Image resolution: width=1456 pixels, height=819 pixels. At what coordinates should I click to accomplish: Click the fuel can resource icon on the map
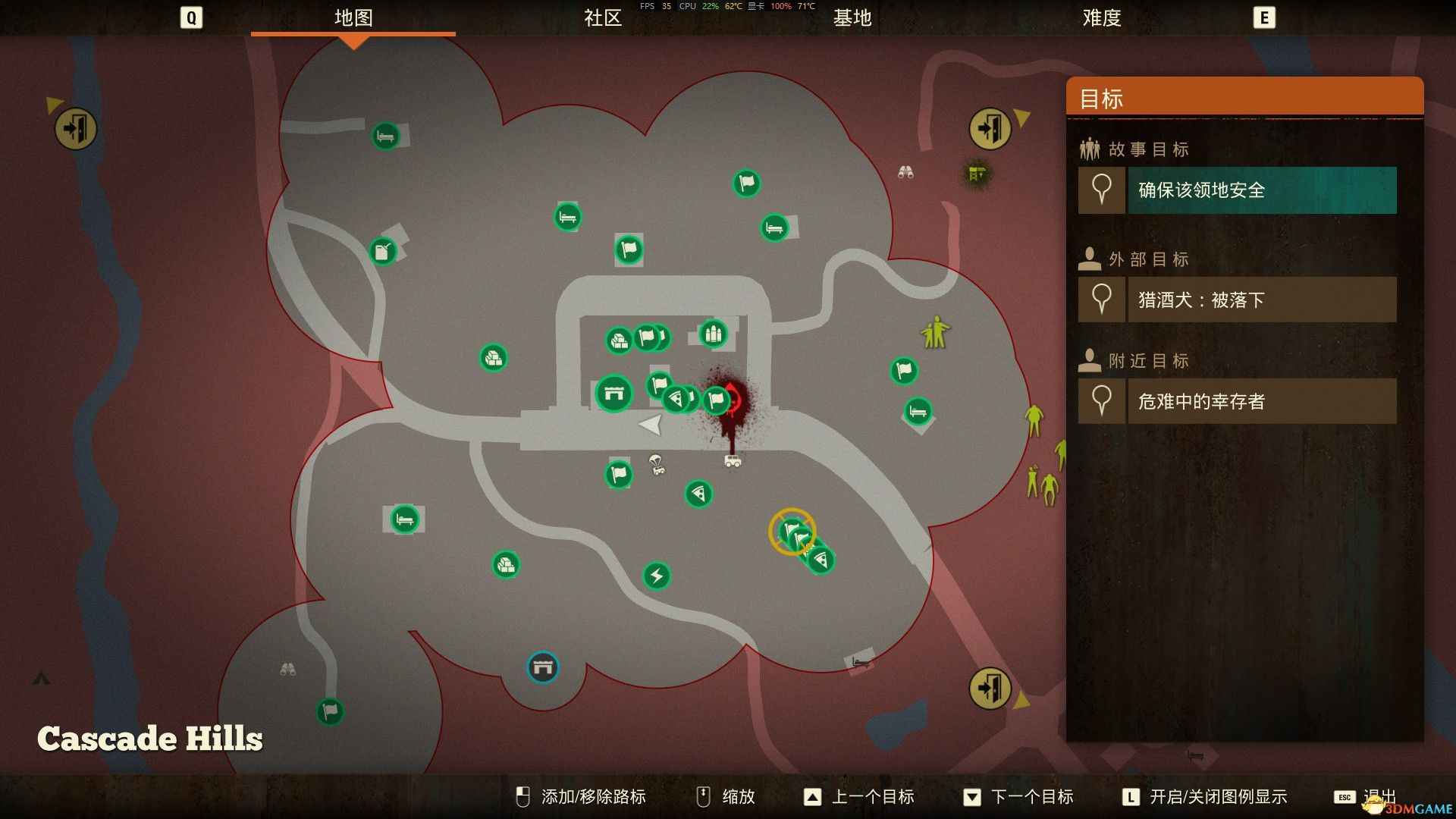381,251
